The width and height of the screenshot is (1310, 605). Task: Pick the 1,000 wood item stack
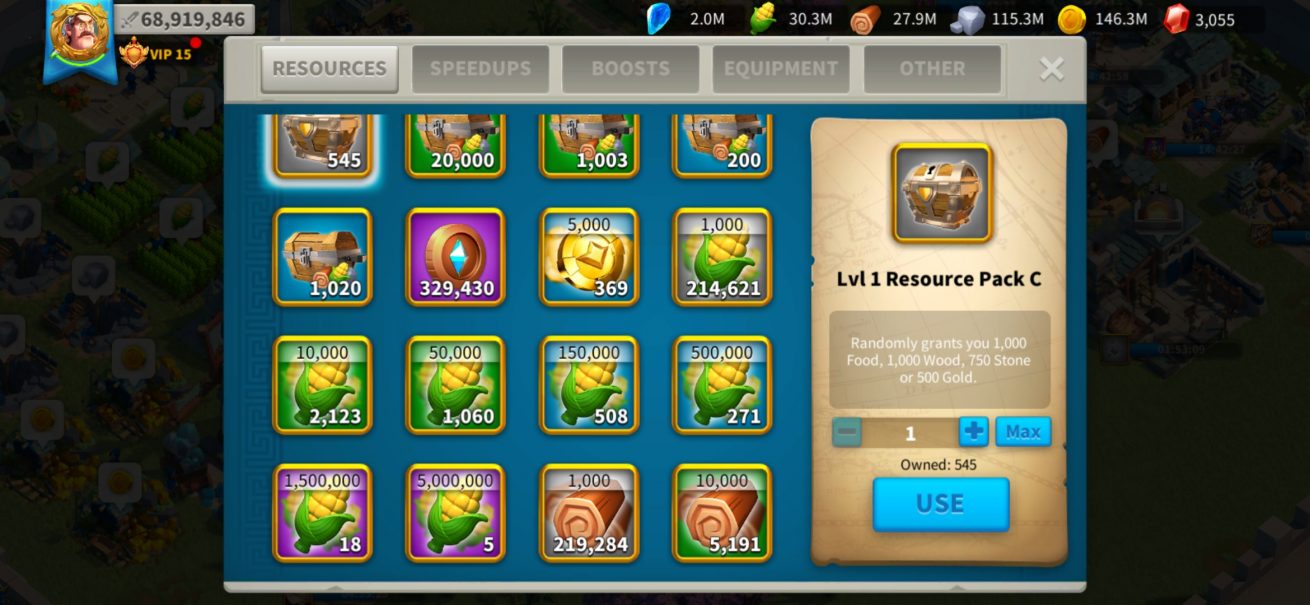pyautogui.click(x=589, y=513)
